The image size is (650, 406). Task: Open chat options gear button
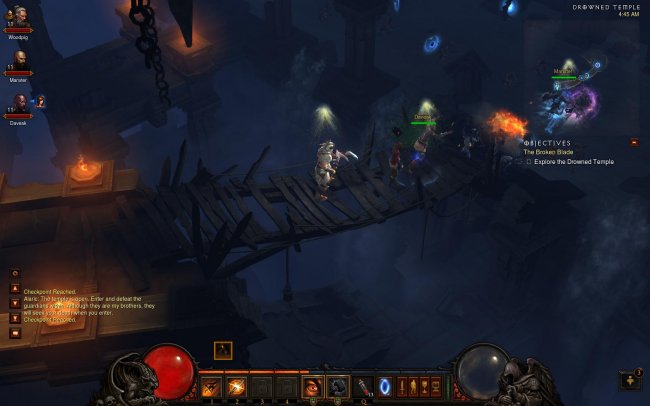(15, 273)
